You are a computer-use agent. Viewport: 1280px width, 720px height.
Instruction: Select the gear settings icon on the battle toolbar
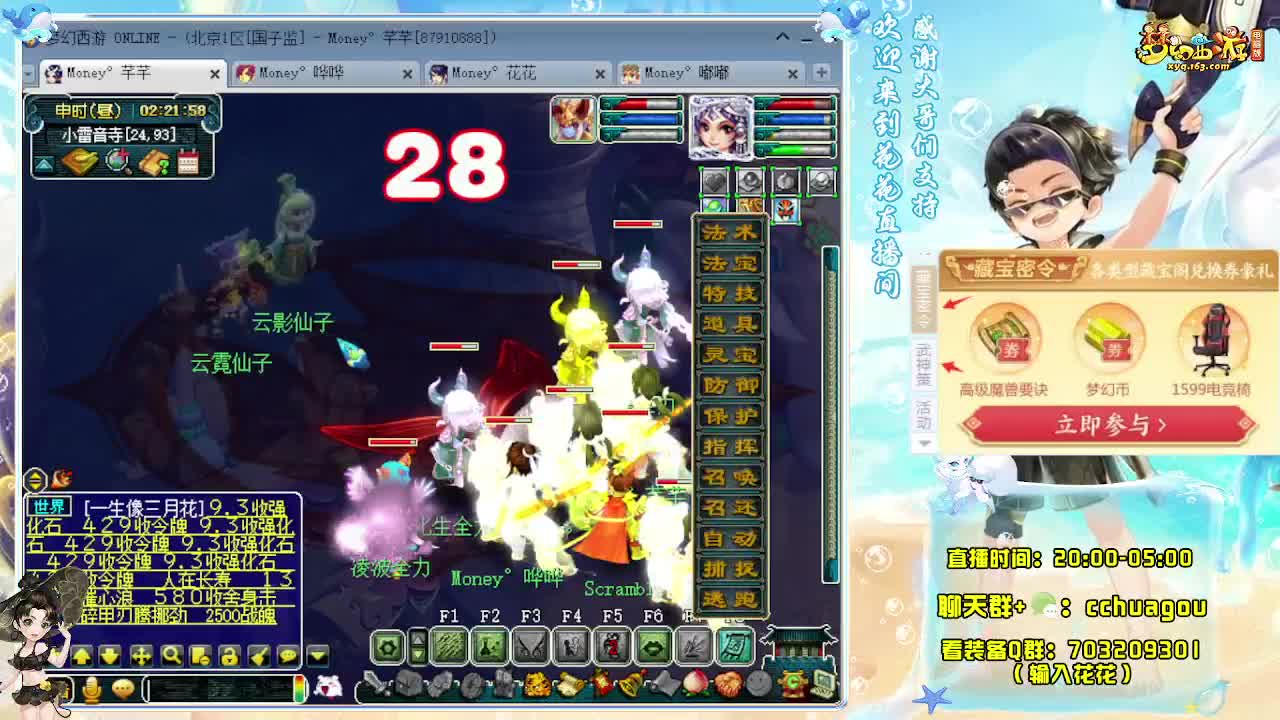(x=387, y=646)
